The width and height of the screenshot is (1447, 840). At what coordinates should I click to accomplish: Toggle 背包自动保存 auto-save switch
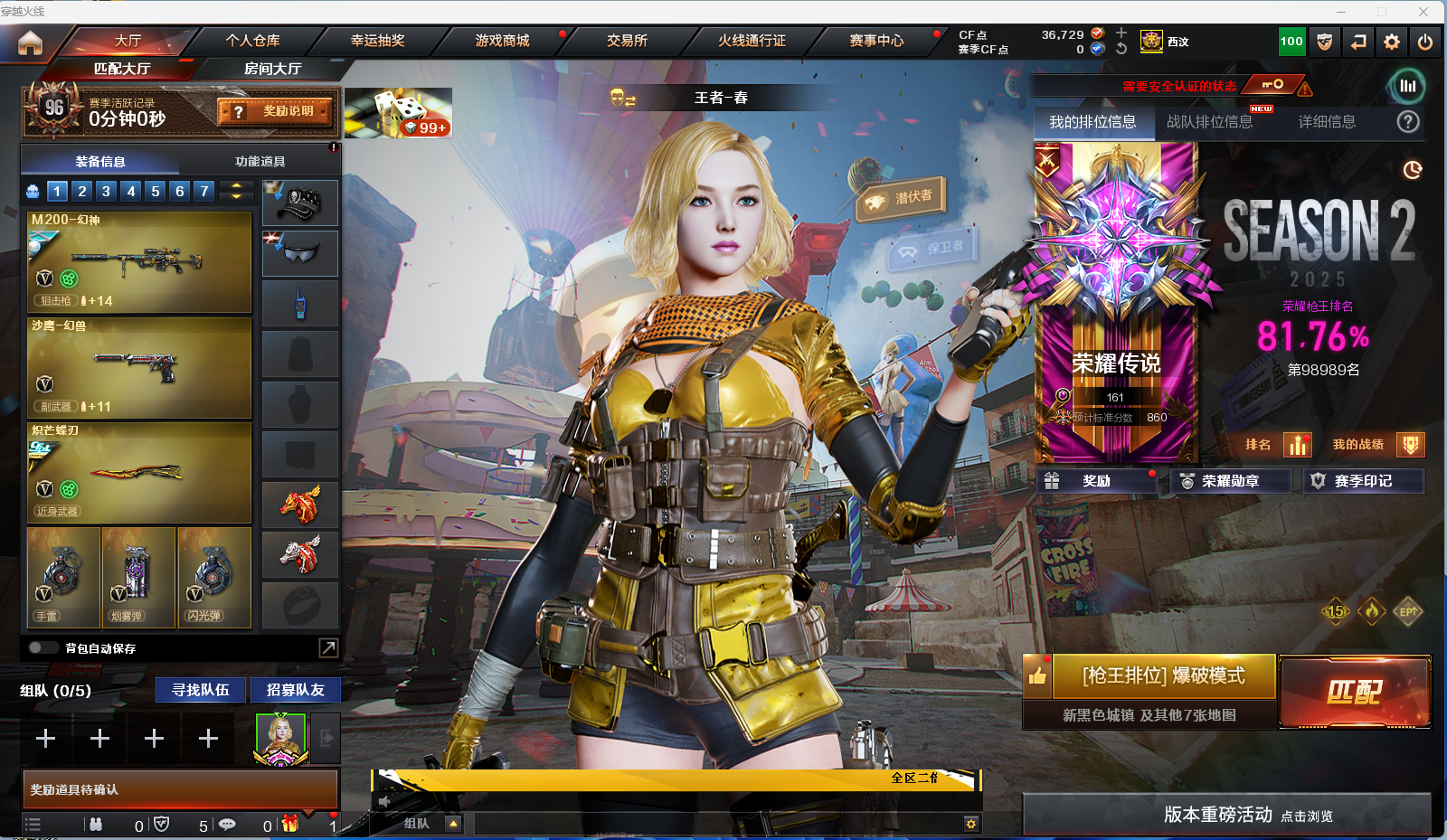43,647
